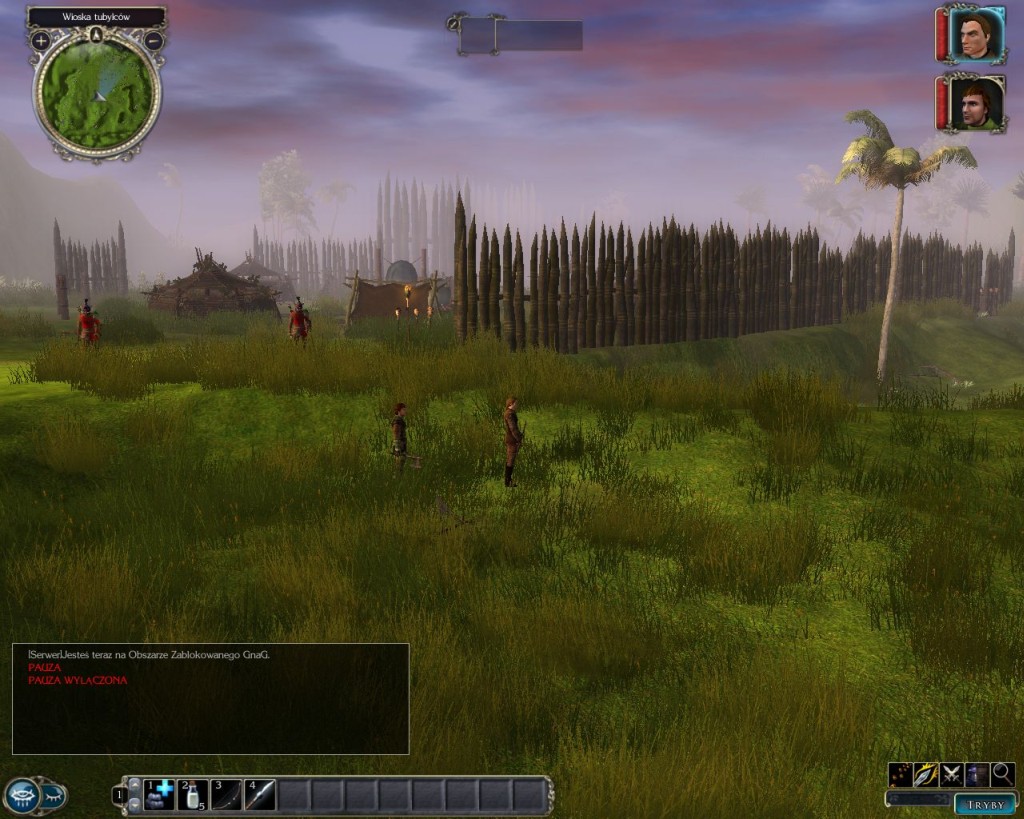1024x819 pixels.
Task: Select the second party member portrait
Action: point(976,103)
